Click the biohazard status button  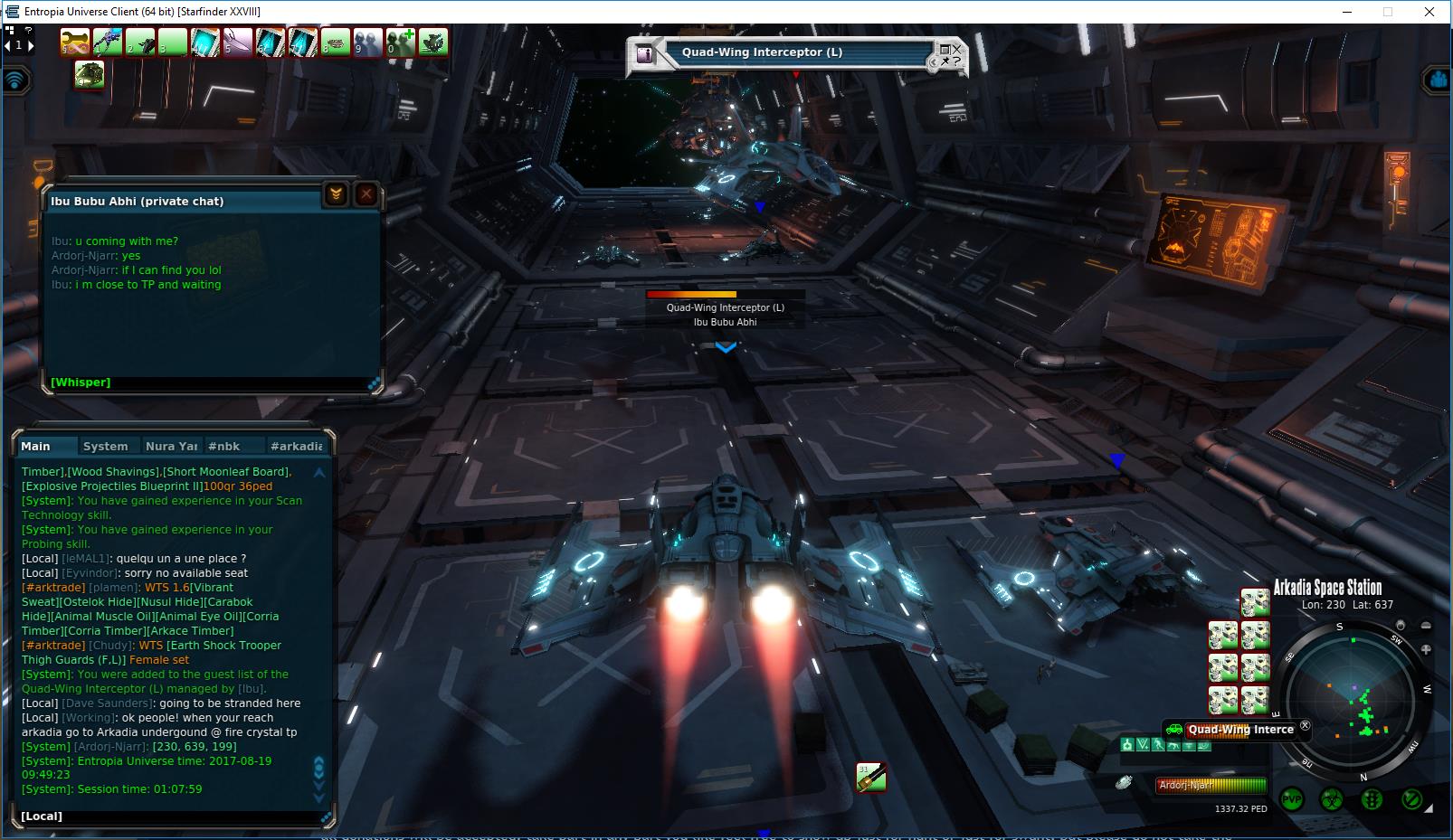1332,799
